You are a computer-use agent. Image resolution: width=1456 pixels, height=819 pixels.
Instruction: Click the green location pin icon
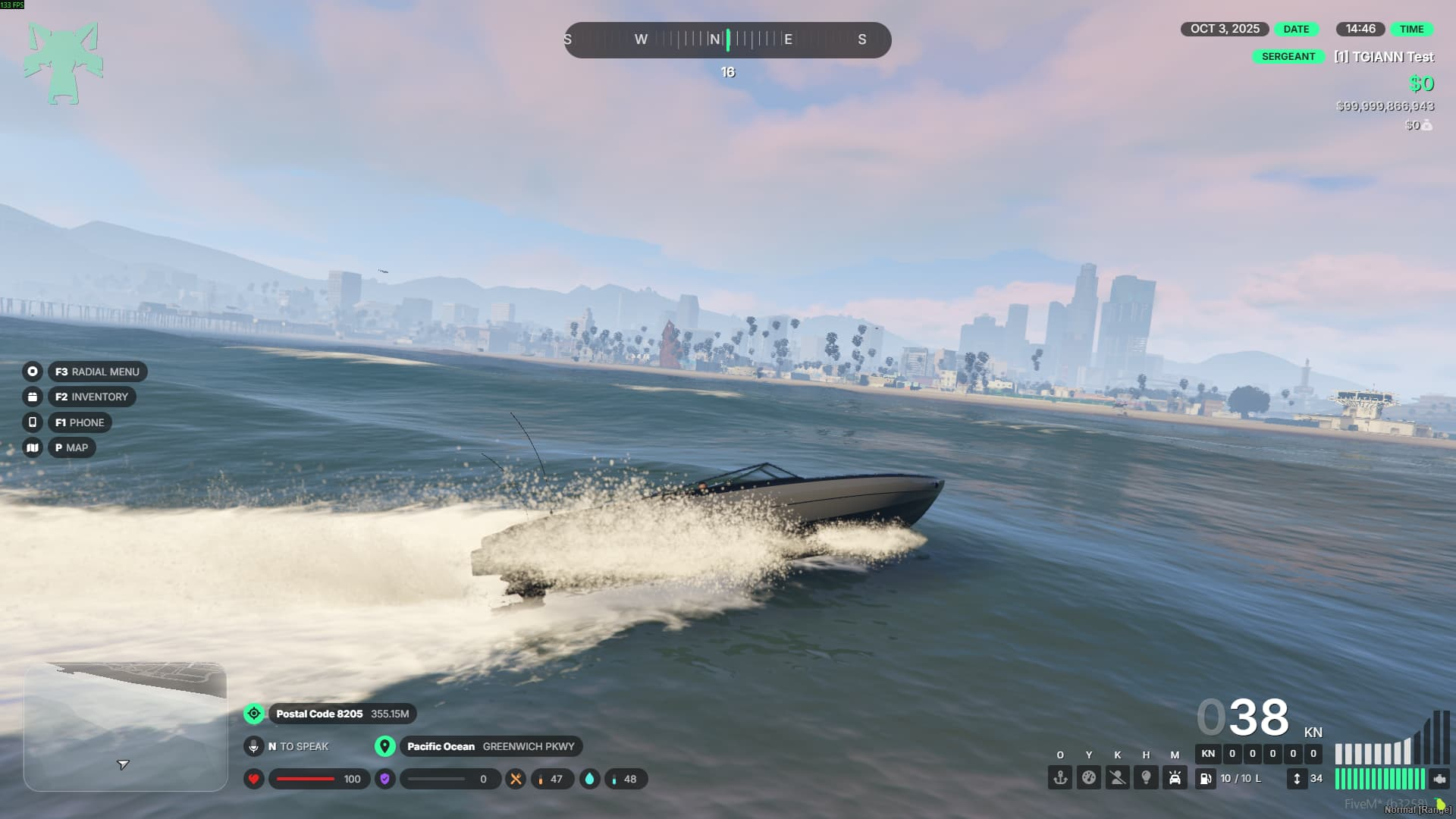click(385, 746)
